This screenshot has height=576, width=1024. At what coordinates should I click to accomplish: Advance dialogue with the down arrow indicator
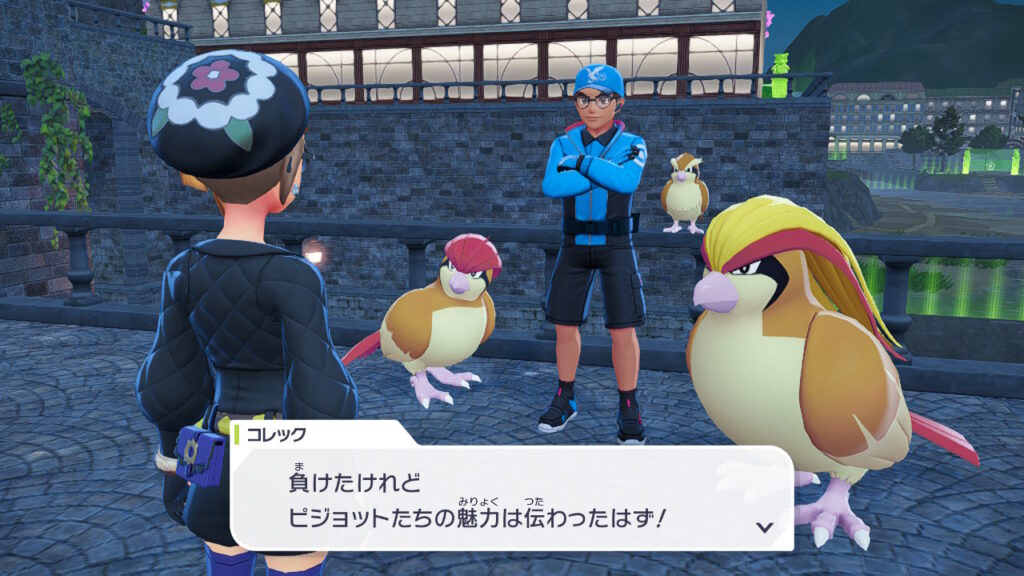(x=764, y=526)
